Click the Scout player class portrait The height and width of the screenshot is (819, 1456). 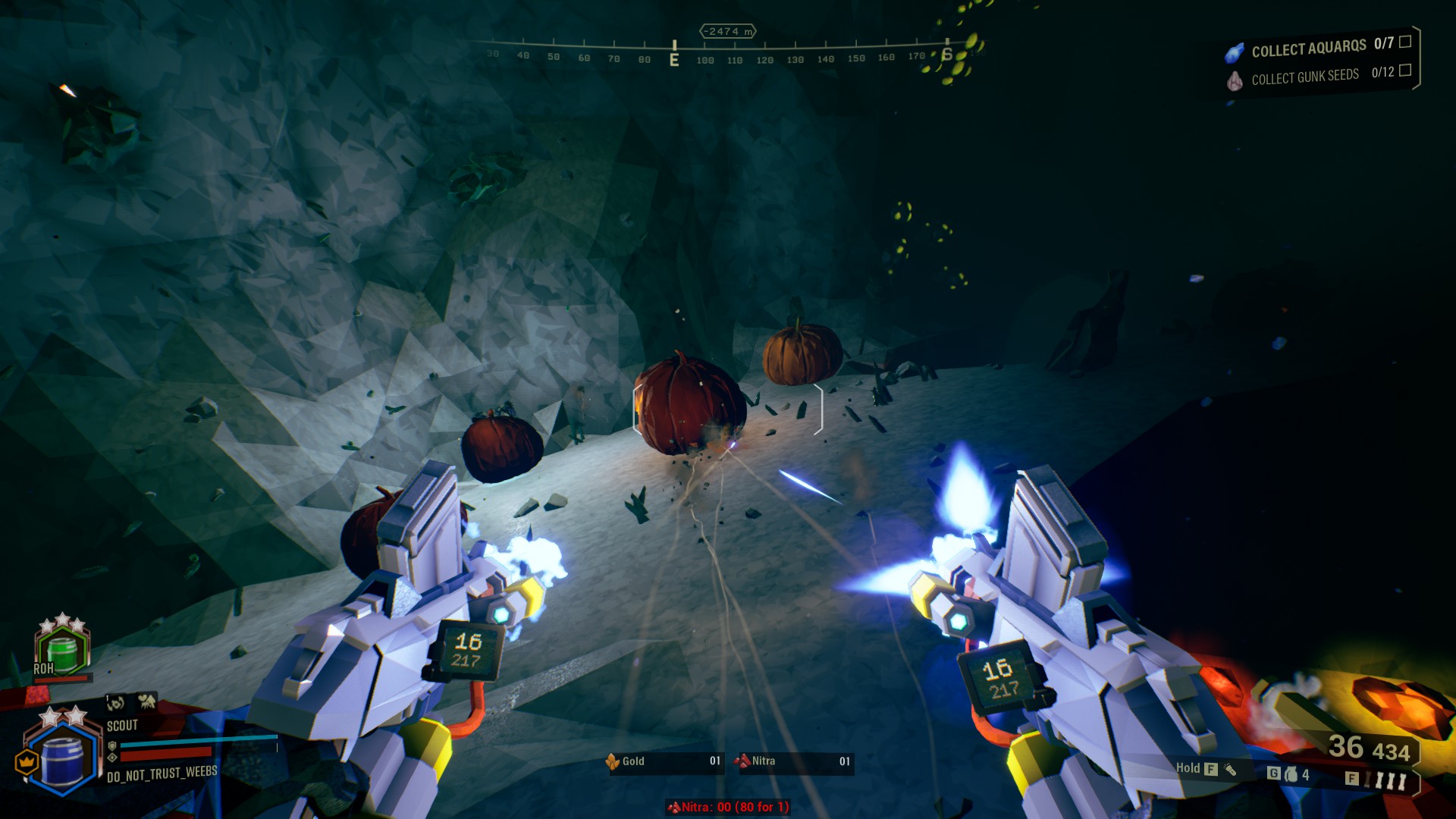click(x=62, y=755)
